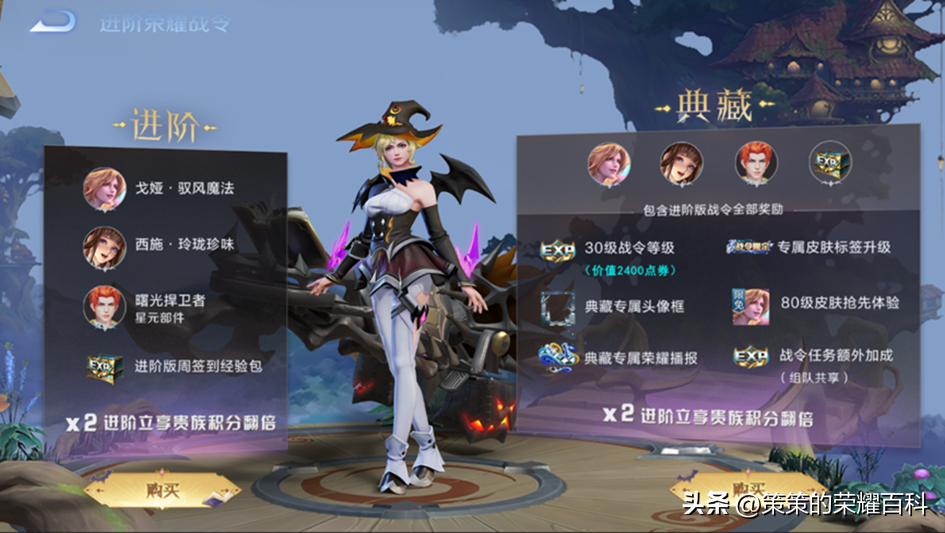Click the blonde 戈娅 avatar in 典藏 panel

[607, 164]
